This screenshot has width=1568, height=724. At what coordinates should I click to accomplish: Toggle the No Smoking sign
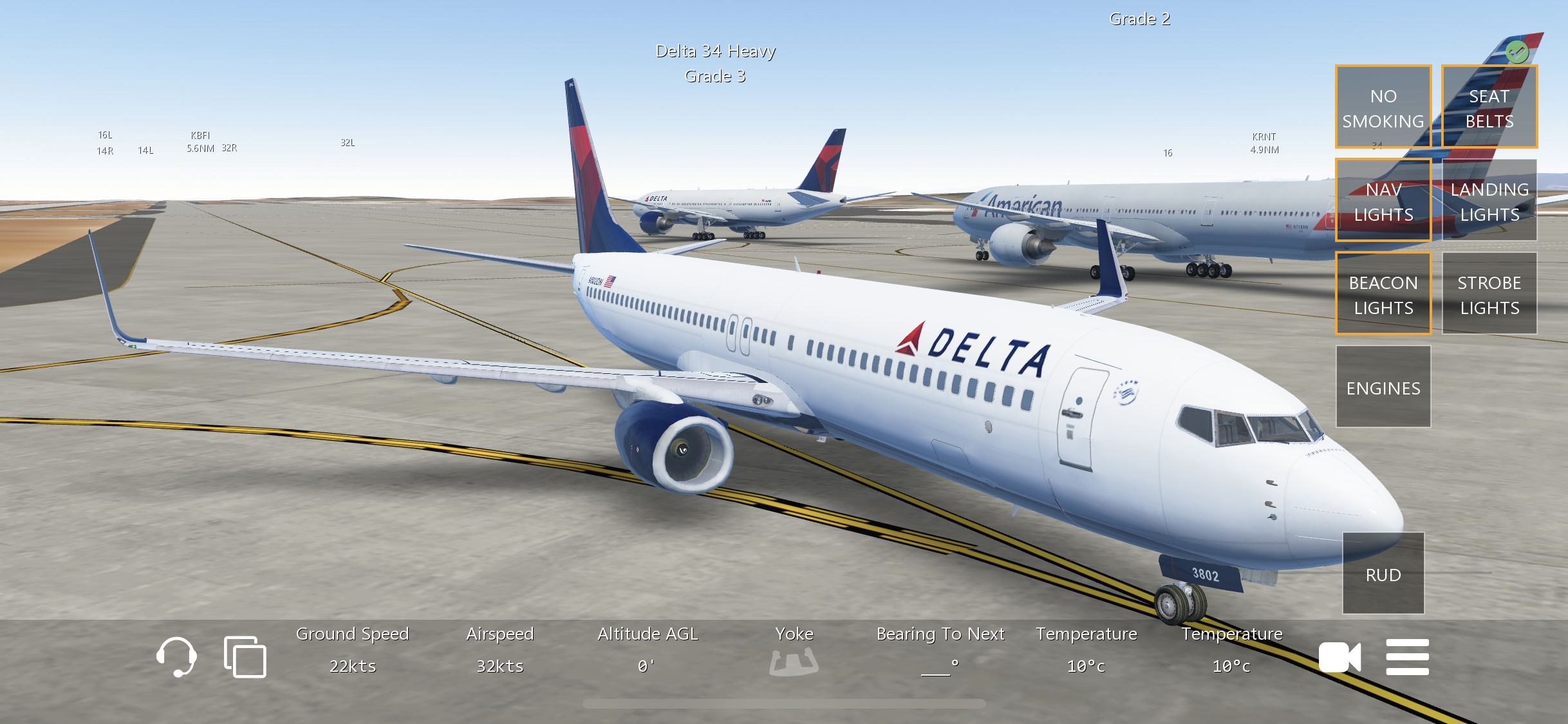[1383, 107]
